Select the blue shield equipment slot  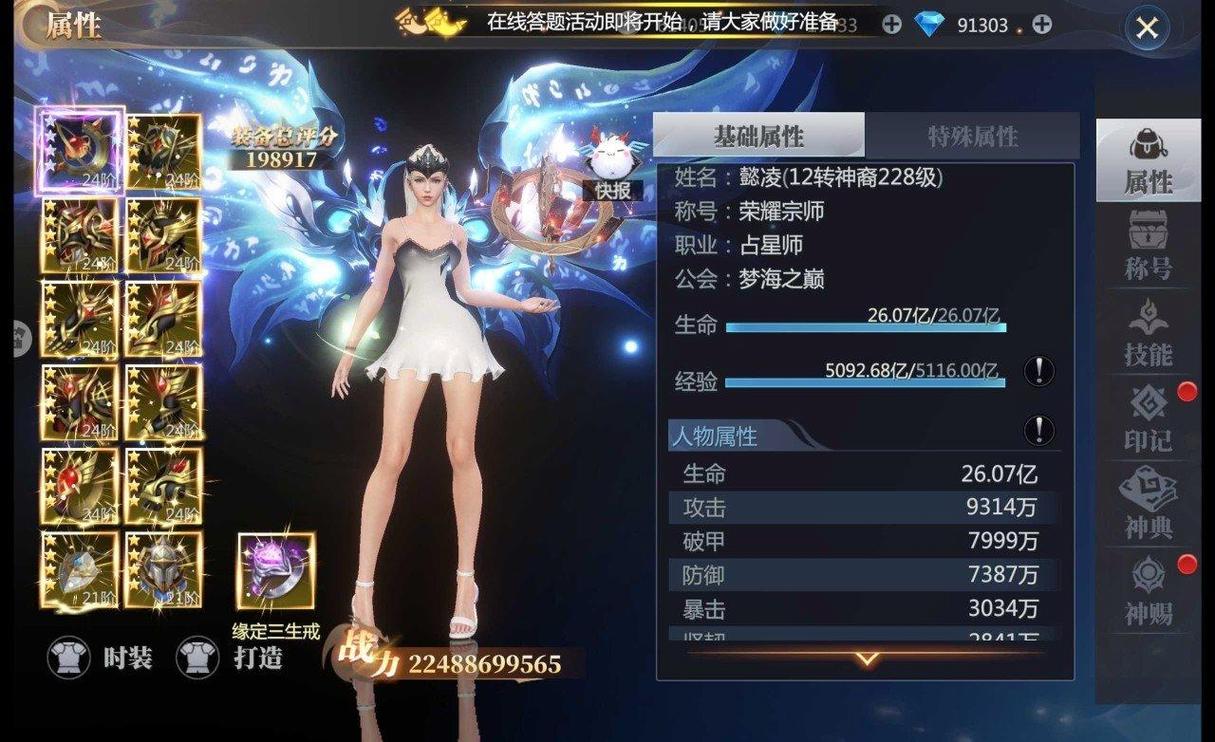[x=80, y=569]
